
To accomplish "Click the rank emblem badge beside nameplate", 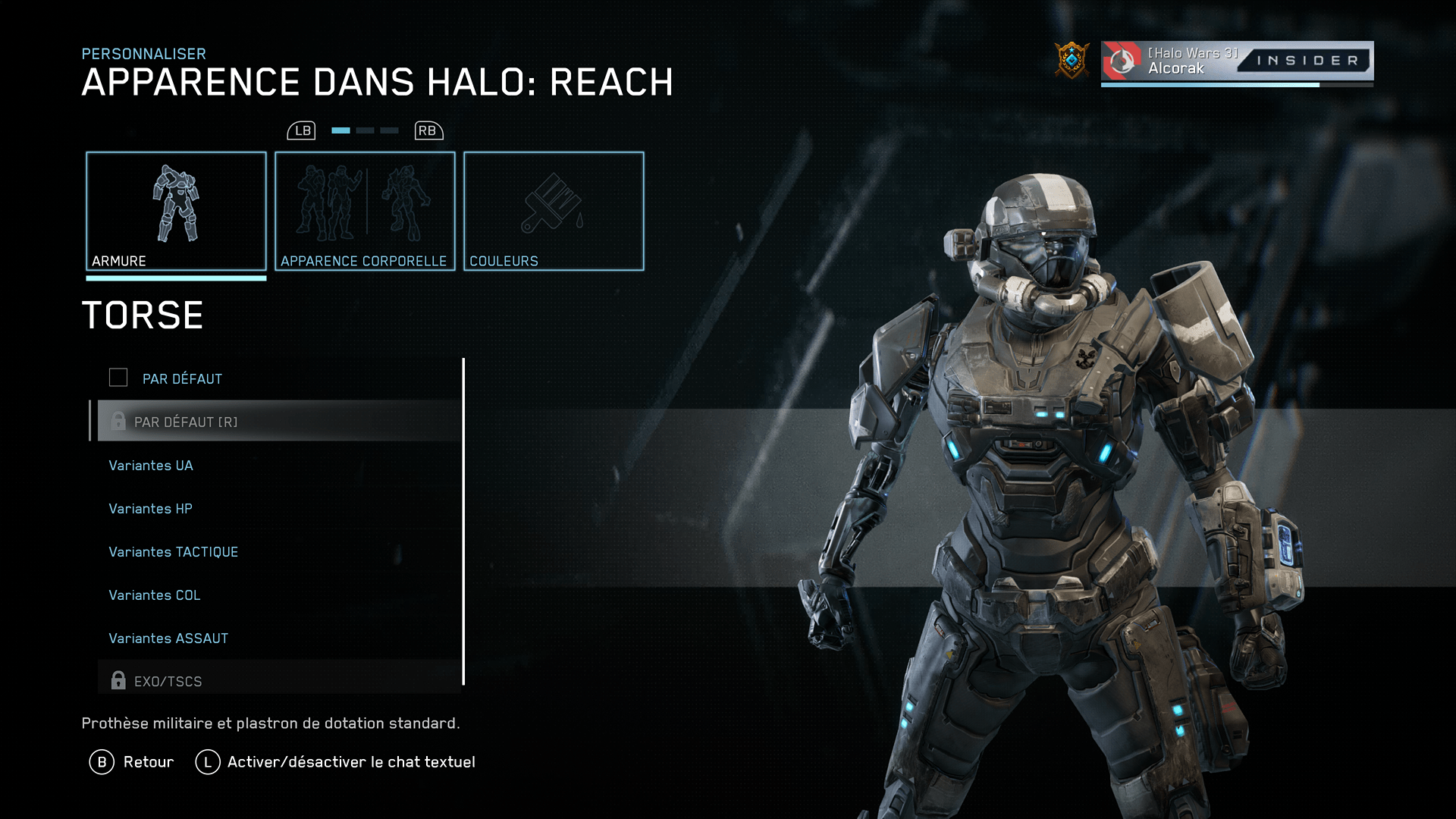I will click(1072, 61).
